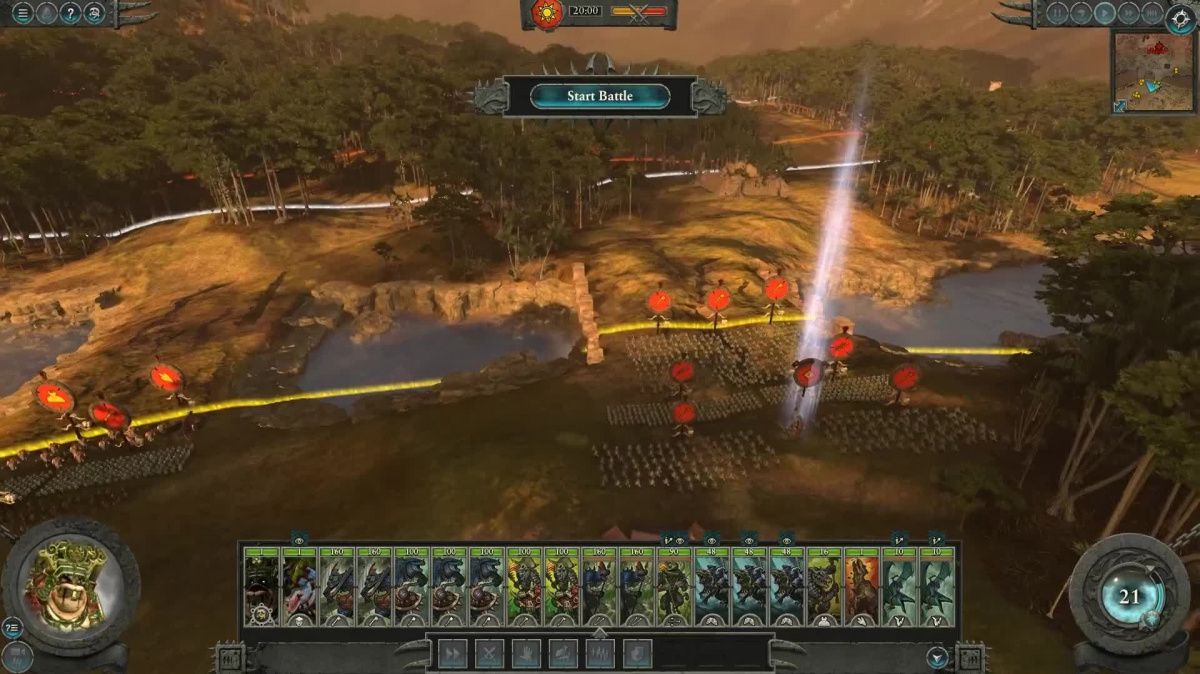1200x674 pixels.
Task: Set battle speed to normal play
Action: point(1104,13)
